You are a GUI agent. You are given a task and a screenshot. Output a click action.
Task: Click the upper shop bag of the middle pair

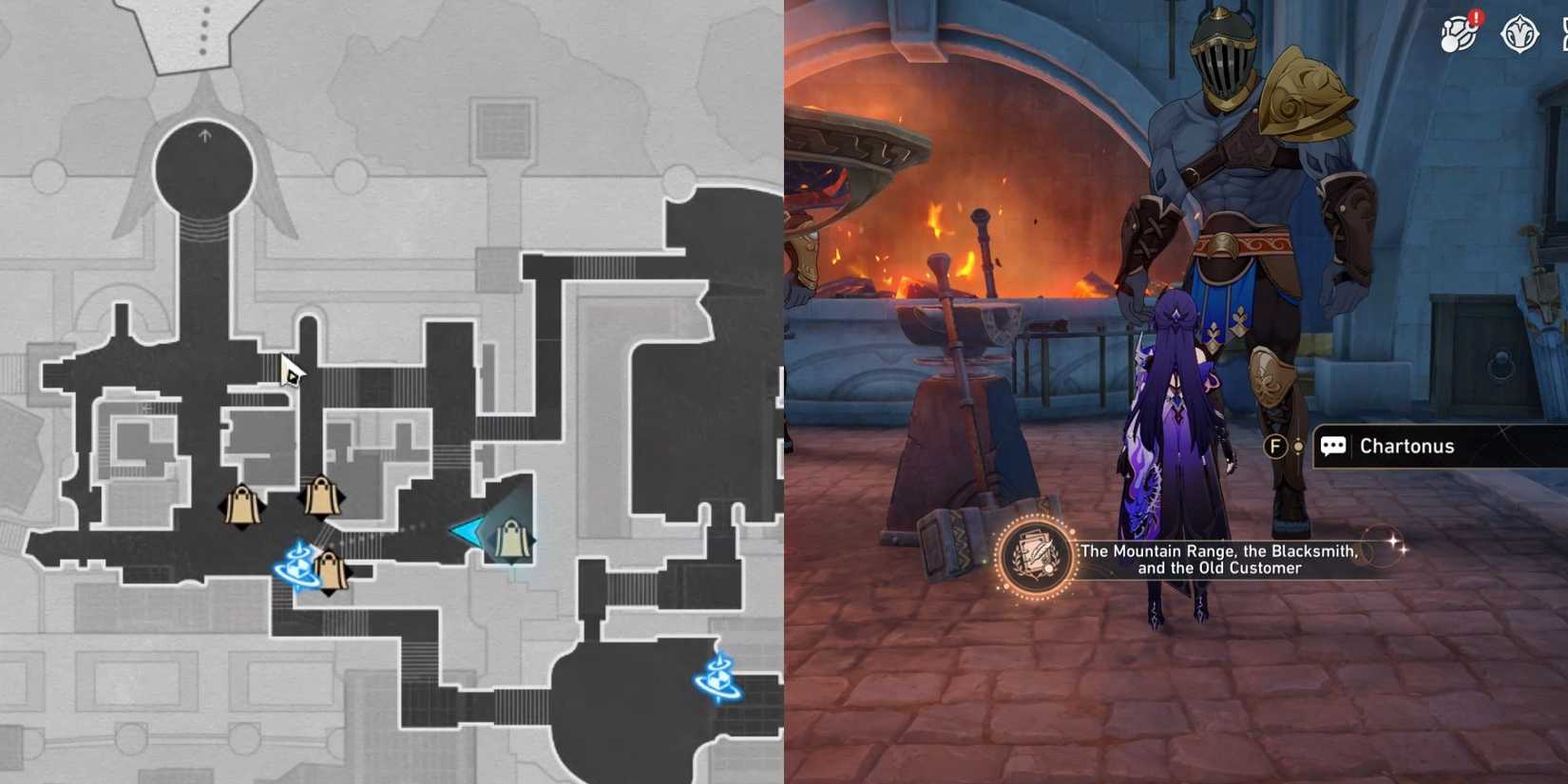pos(323,495)
